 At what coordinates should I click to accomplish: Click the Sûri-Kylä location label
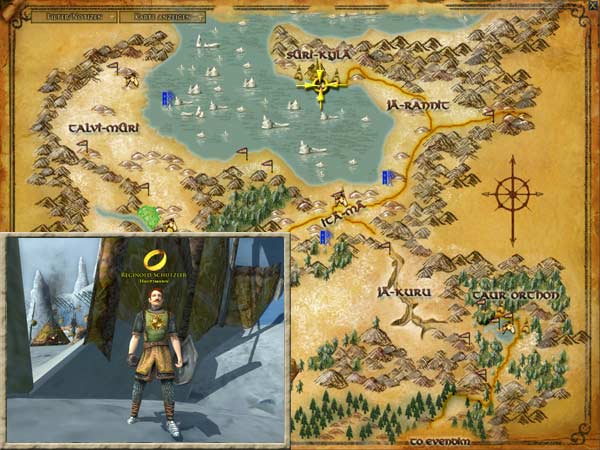point(319,55)
